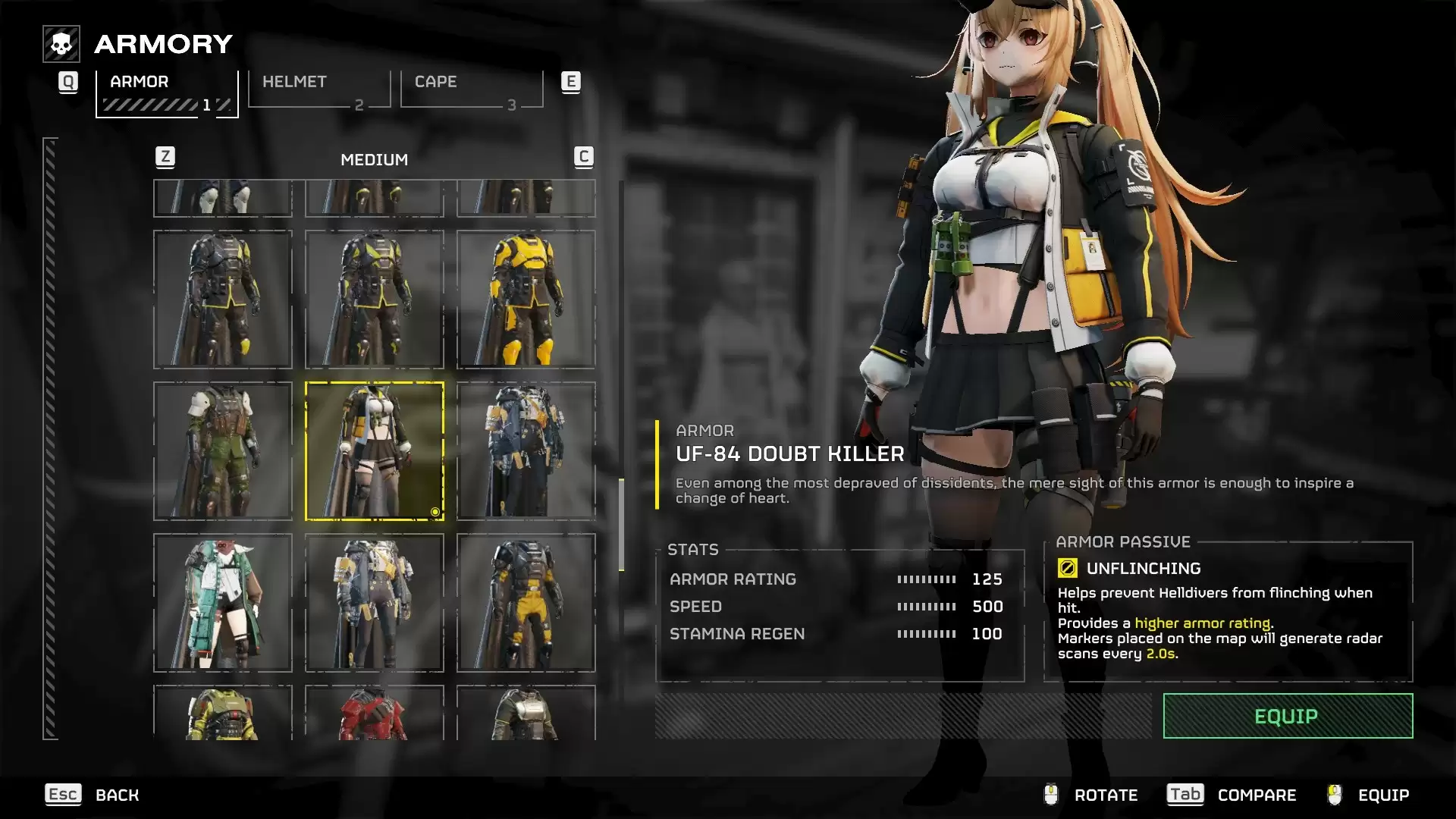Choose the solid yellow armor thumbnail
Viewport: 1456px width, 819px height.
pyautogui.click(x=526, y=300)
